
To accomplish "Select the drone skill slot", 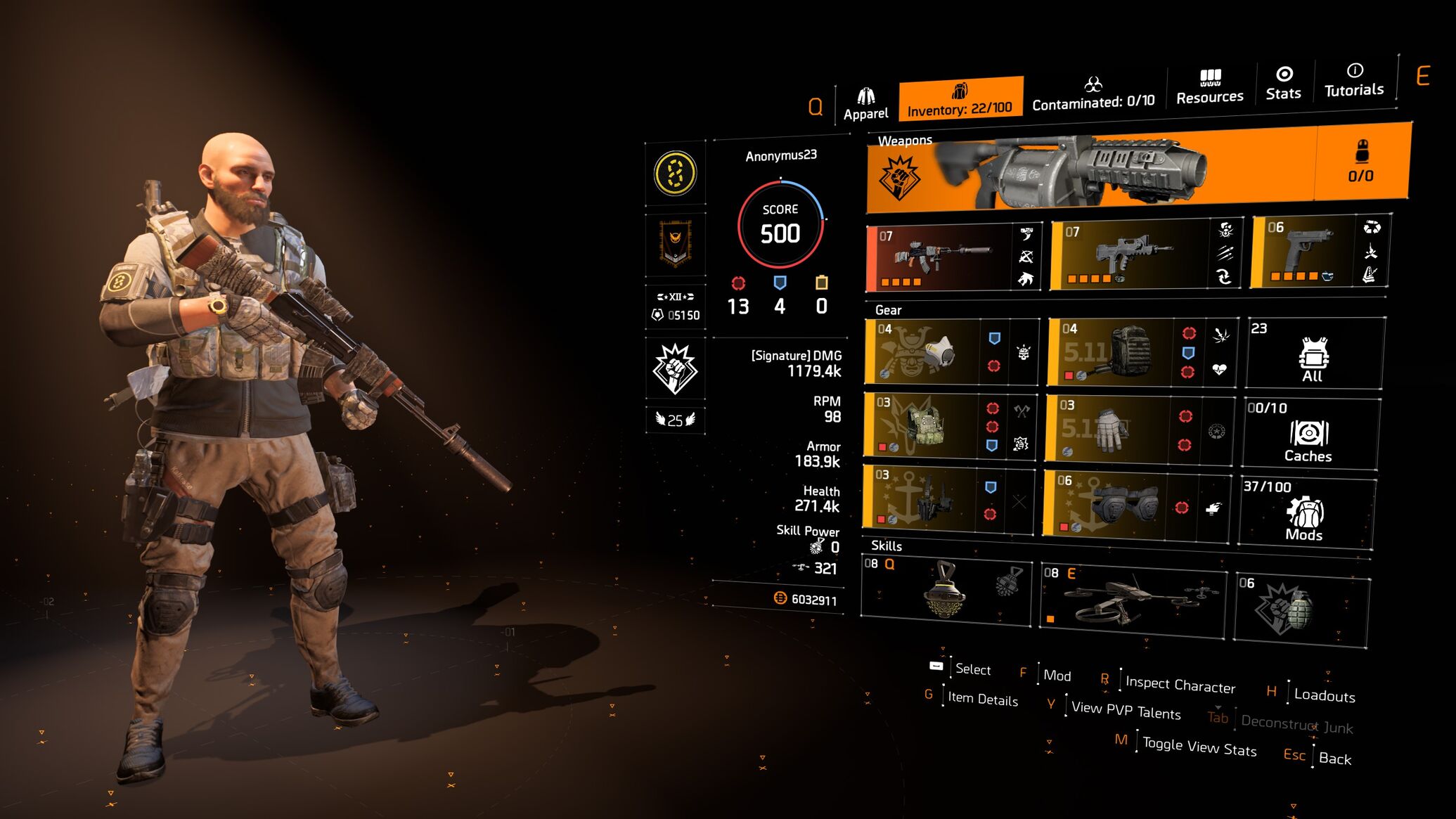I will (x=1132, y=600).
